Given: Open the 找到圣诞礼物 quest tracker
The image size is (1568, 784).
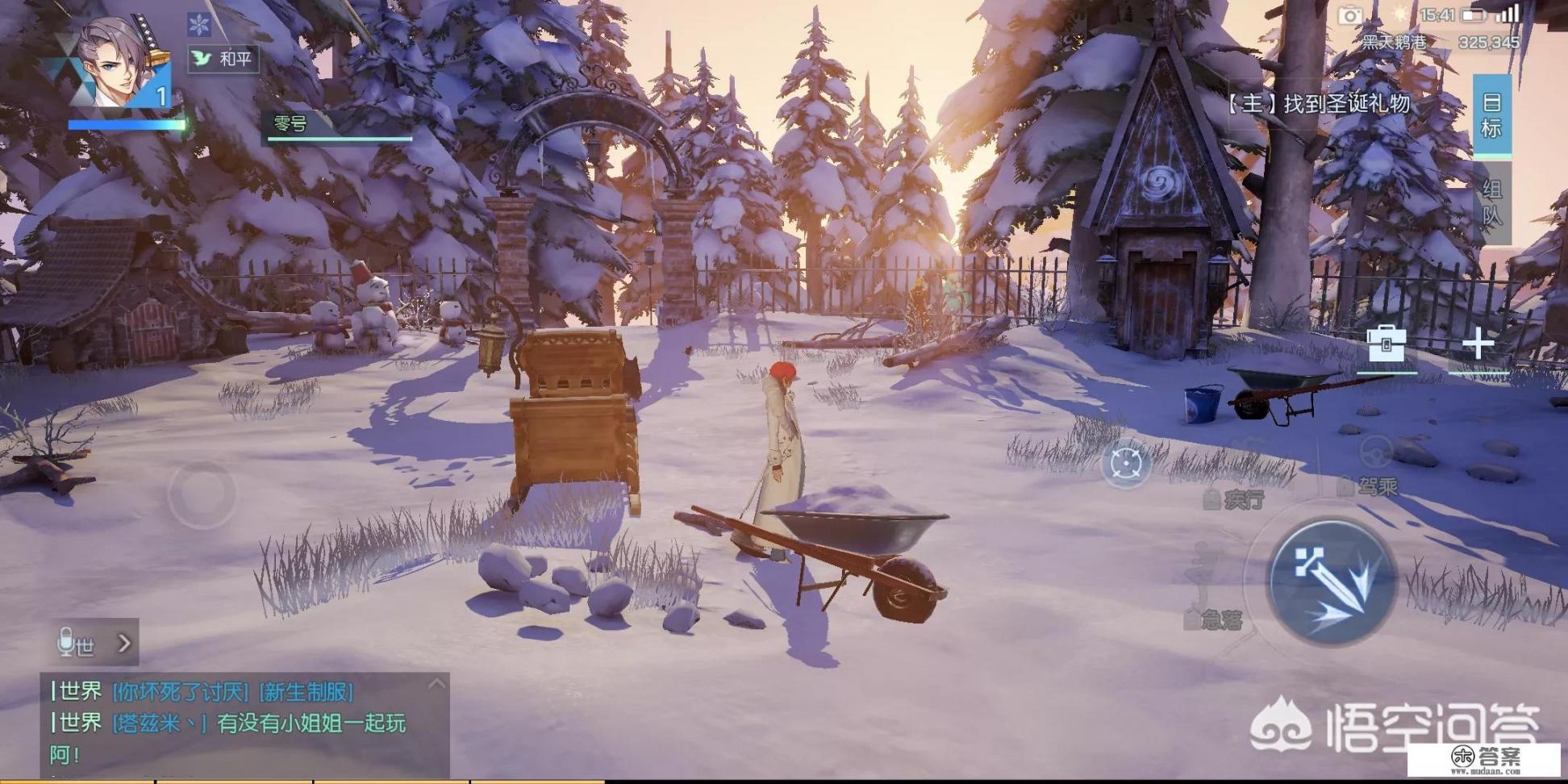Looking at the screenshot, I should [1318, 103].
